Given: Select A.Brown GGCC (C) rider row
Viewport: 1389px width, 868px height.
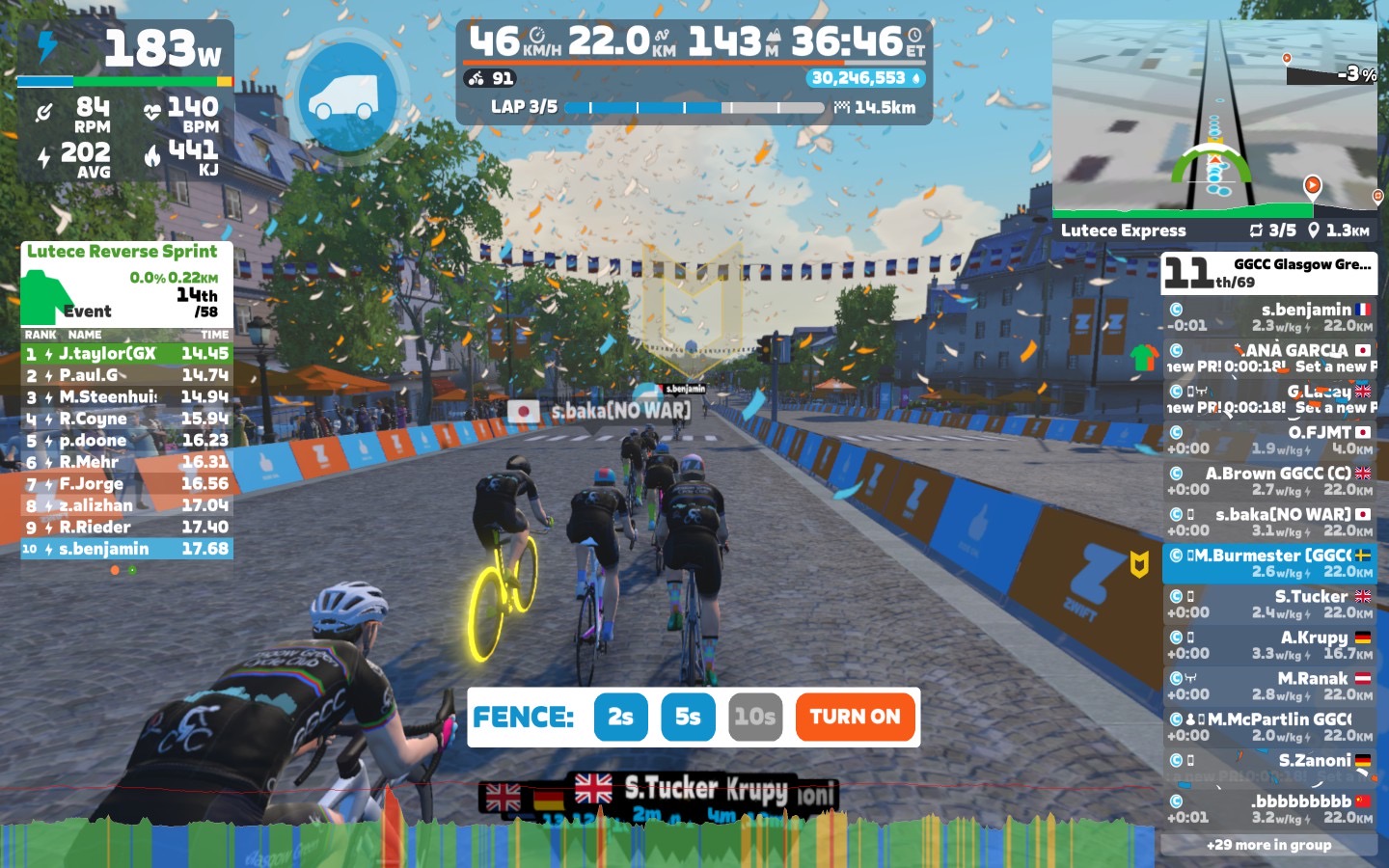Looking at the screenshot, I should pyautogui.click(x=1268, y=481).
